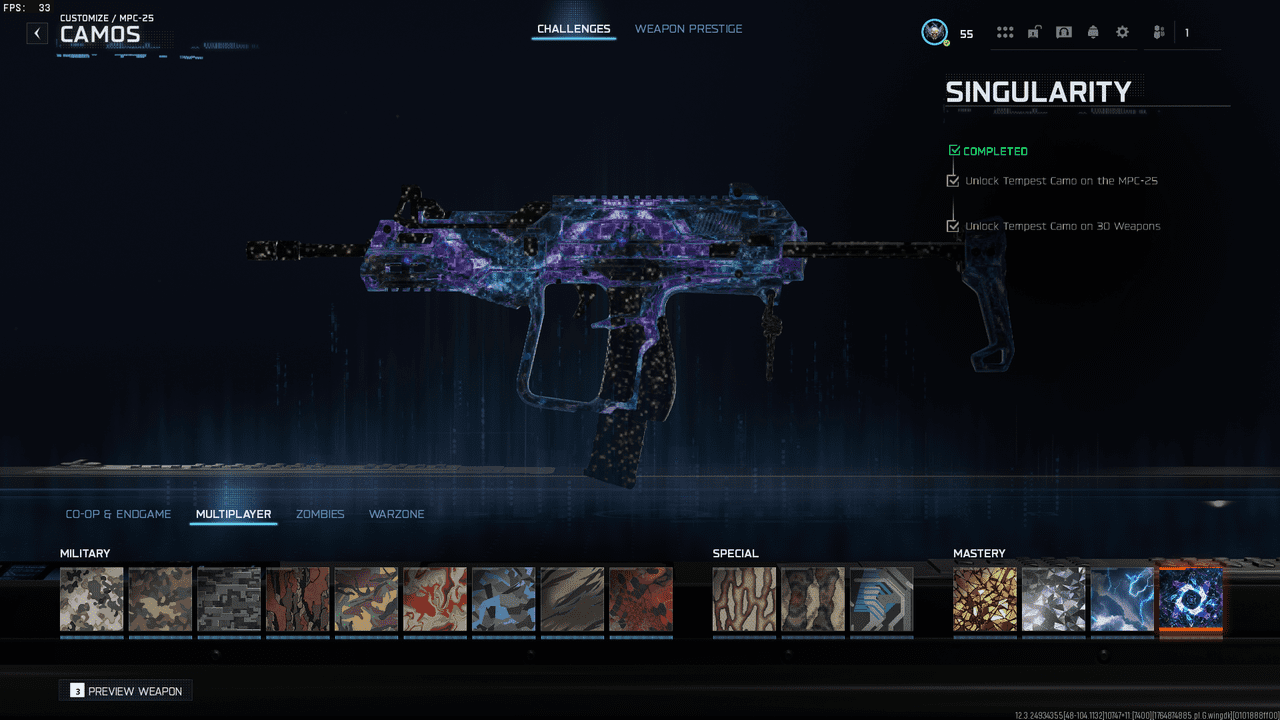
Task: Click the capture/theater icon in the top bar
Action: coord(1064,31)
